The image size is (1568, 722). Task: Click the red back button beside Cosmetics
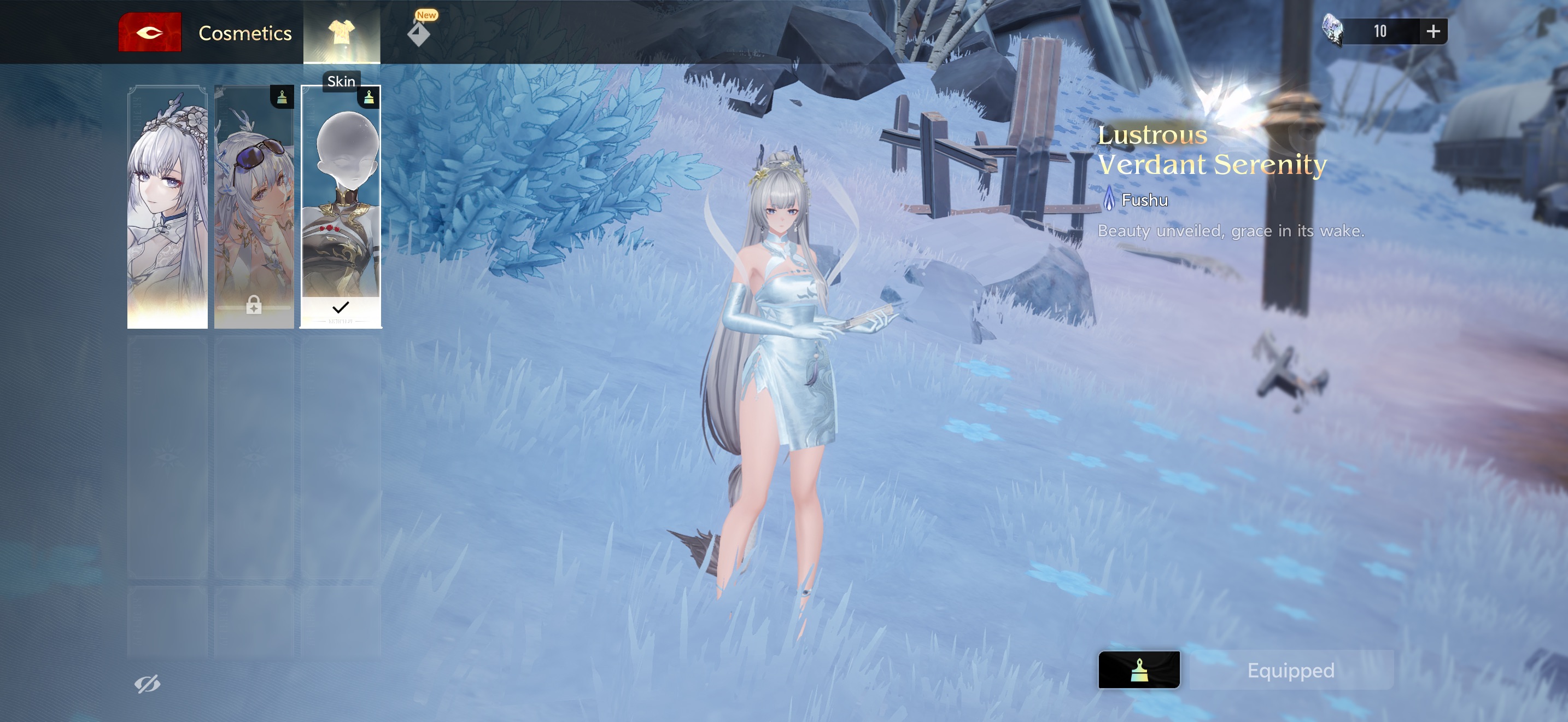[x=150, y=32]
